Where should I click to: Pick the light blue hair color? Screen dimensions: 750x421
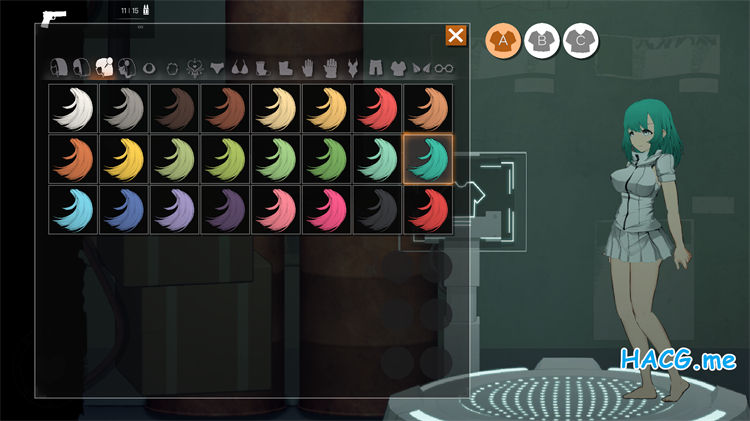tap(73, 210)
